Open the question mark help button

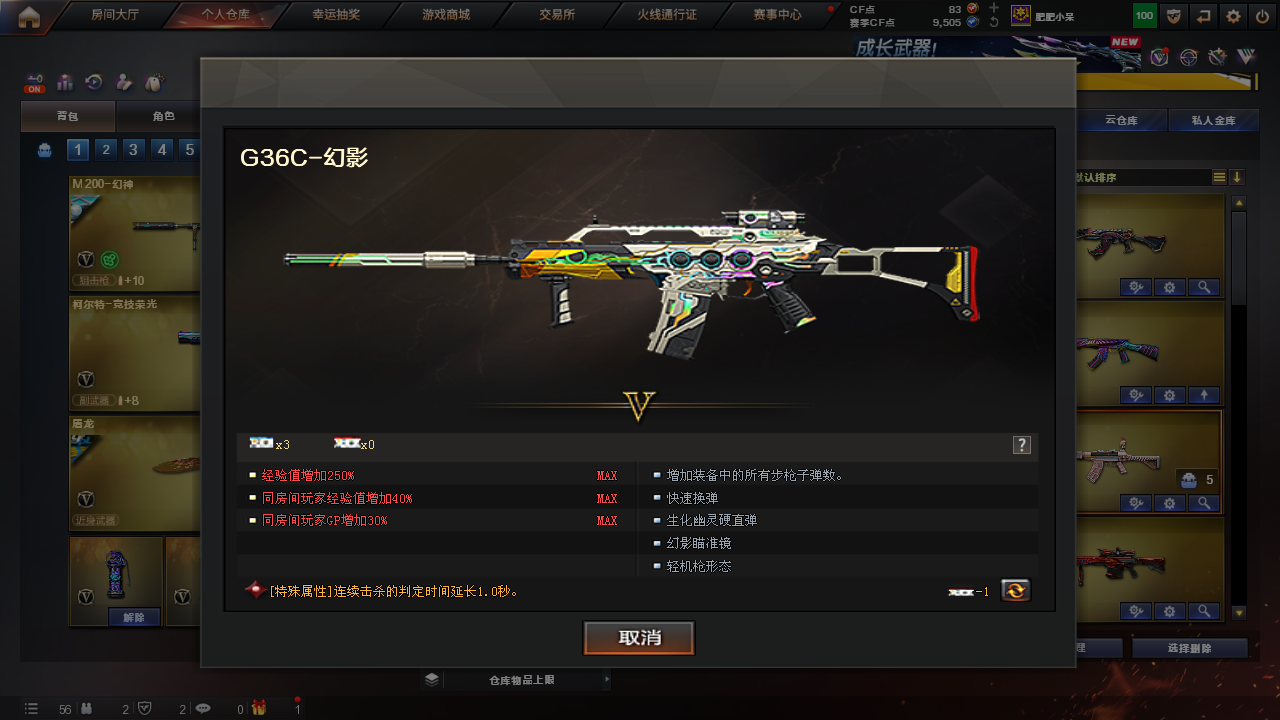pyautogui.click(x=1021, y=445)
